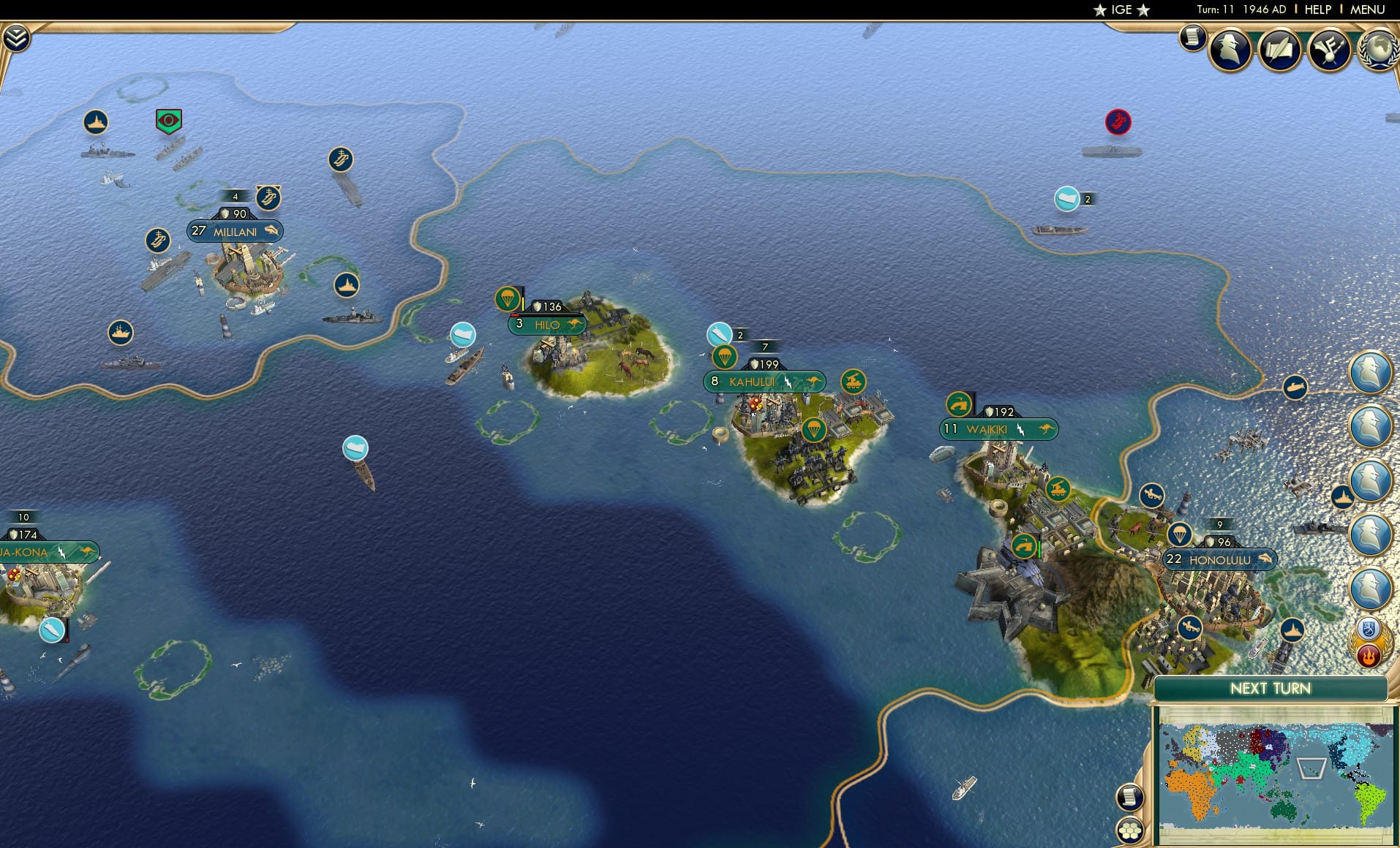Open the Espionage overview spy icon
The width and height of the screenshot is (1400, 848).
click(1230, 48)
